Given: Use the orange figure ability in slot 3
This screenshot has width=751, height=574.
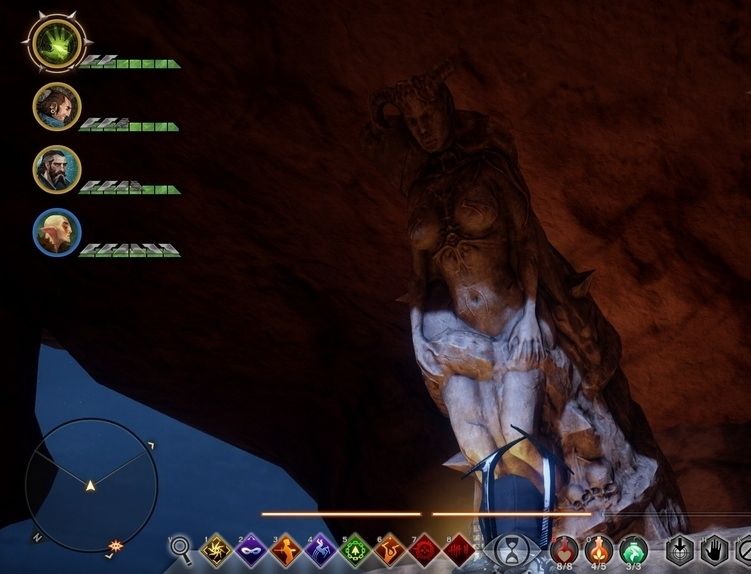Looking at the screenshot, I should pyautogui.click(x=284, y=550).
